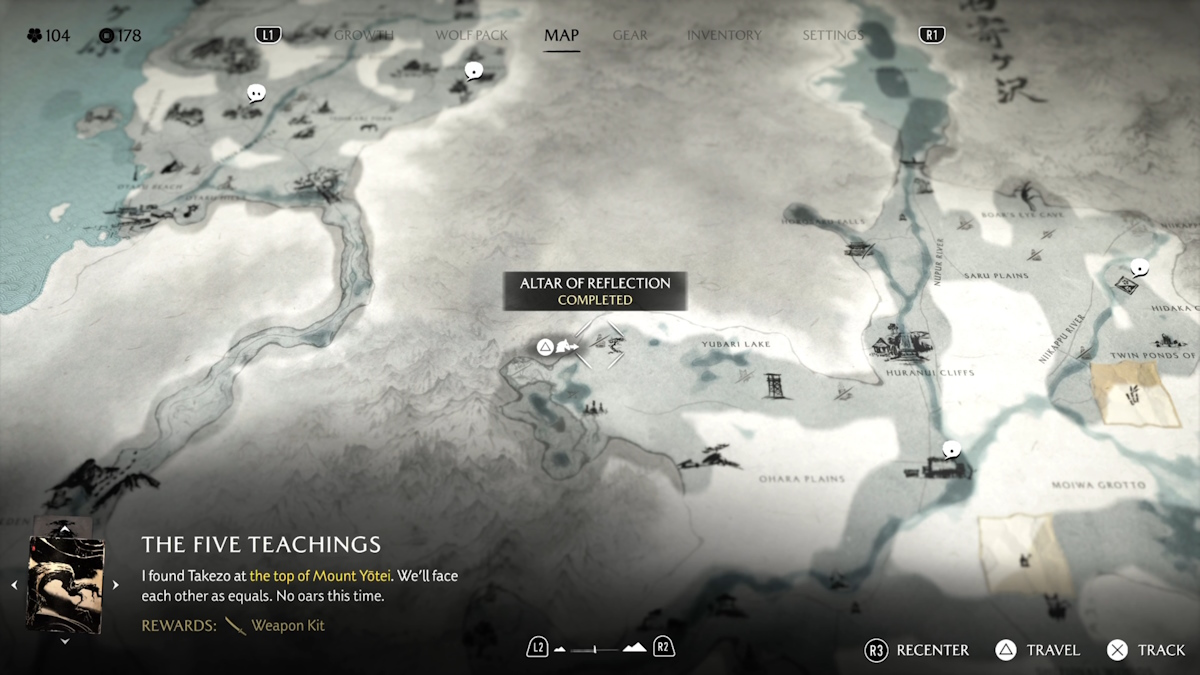Open the Wolf Pack tab
This screenshot has height=675, width=1200.
click(x=471, y=35)
